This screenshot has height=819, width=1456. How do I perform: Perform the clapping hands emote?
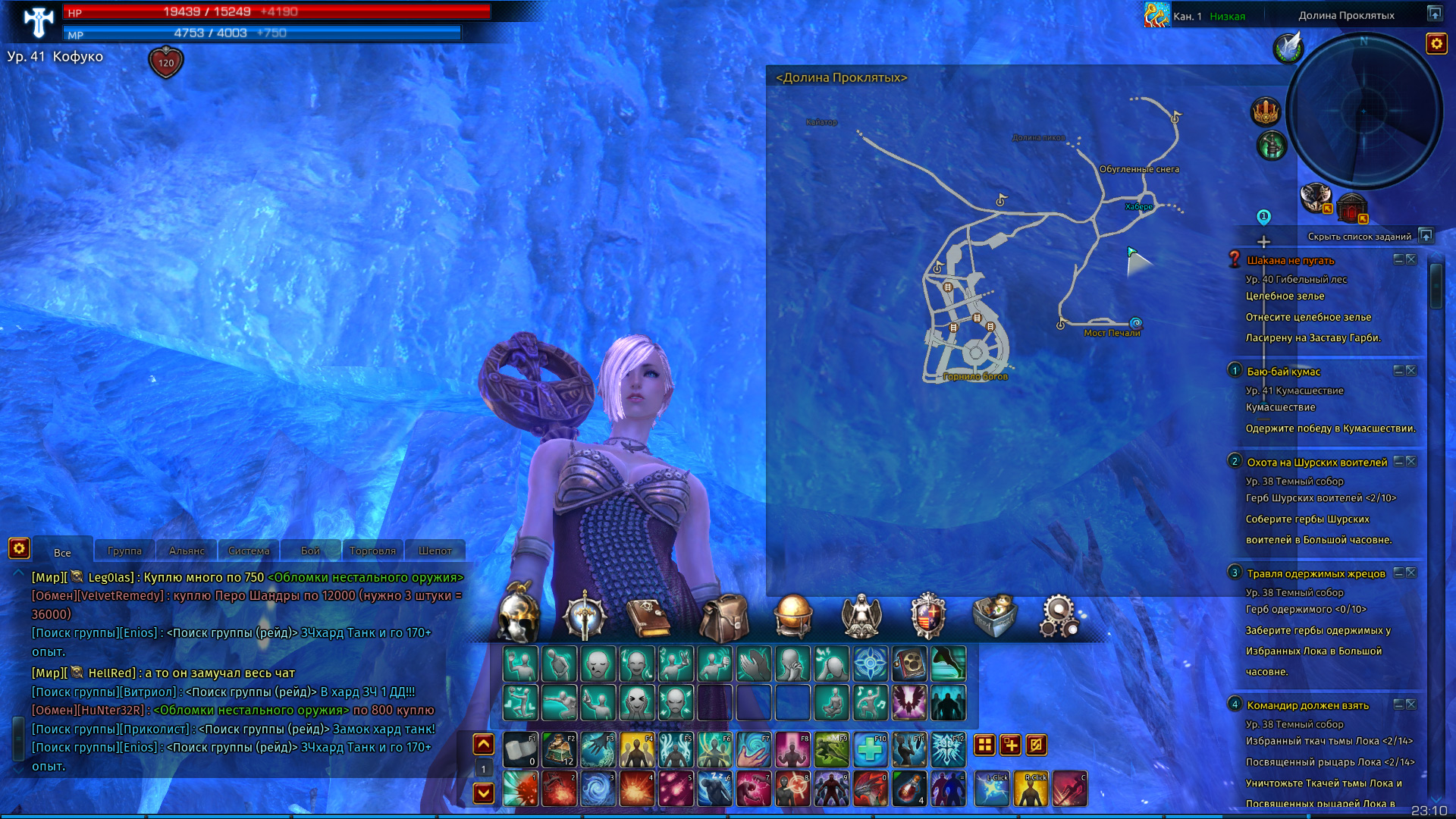pos(754,664)
